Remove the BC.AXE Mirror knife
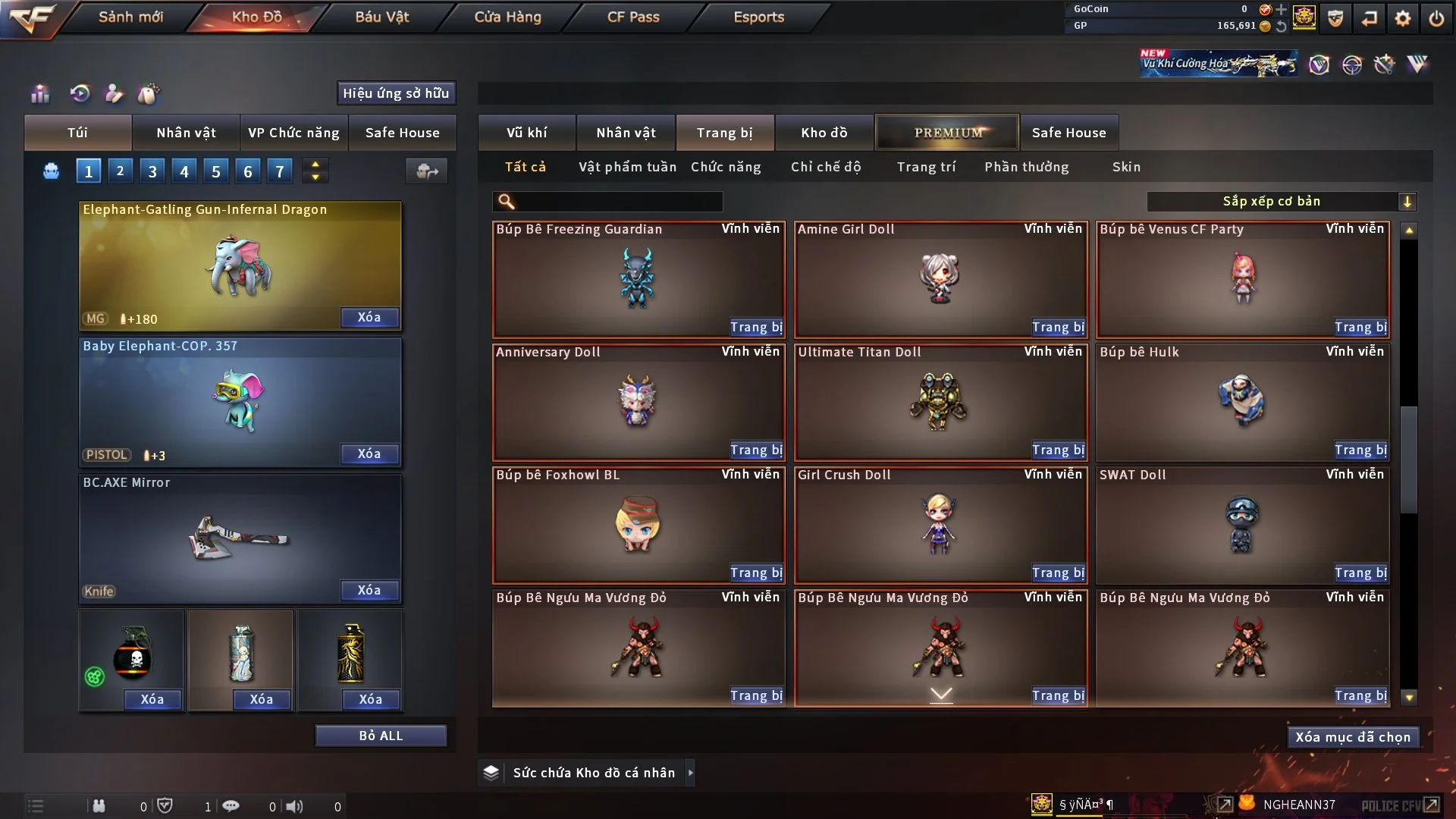This screenshot has height=819, width=1456. [369, 591]
